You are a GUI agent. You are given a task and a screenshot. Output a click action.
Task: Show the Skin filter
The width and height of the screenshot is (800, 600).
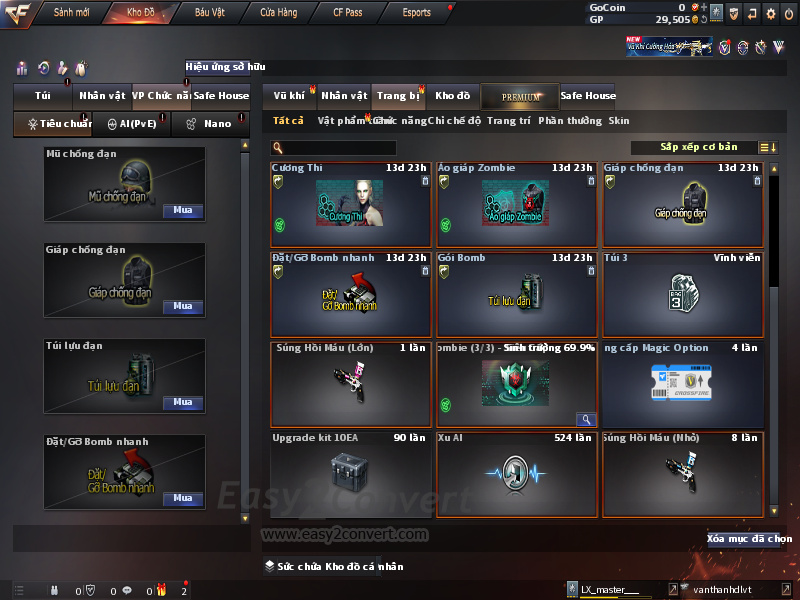pos(619,120)
